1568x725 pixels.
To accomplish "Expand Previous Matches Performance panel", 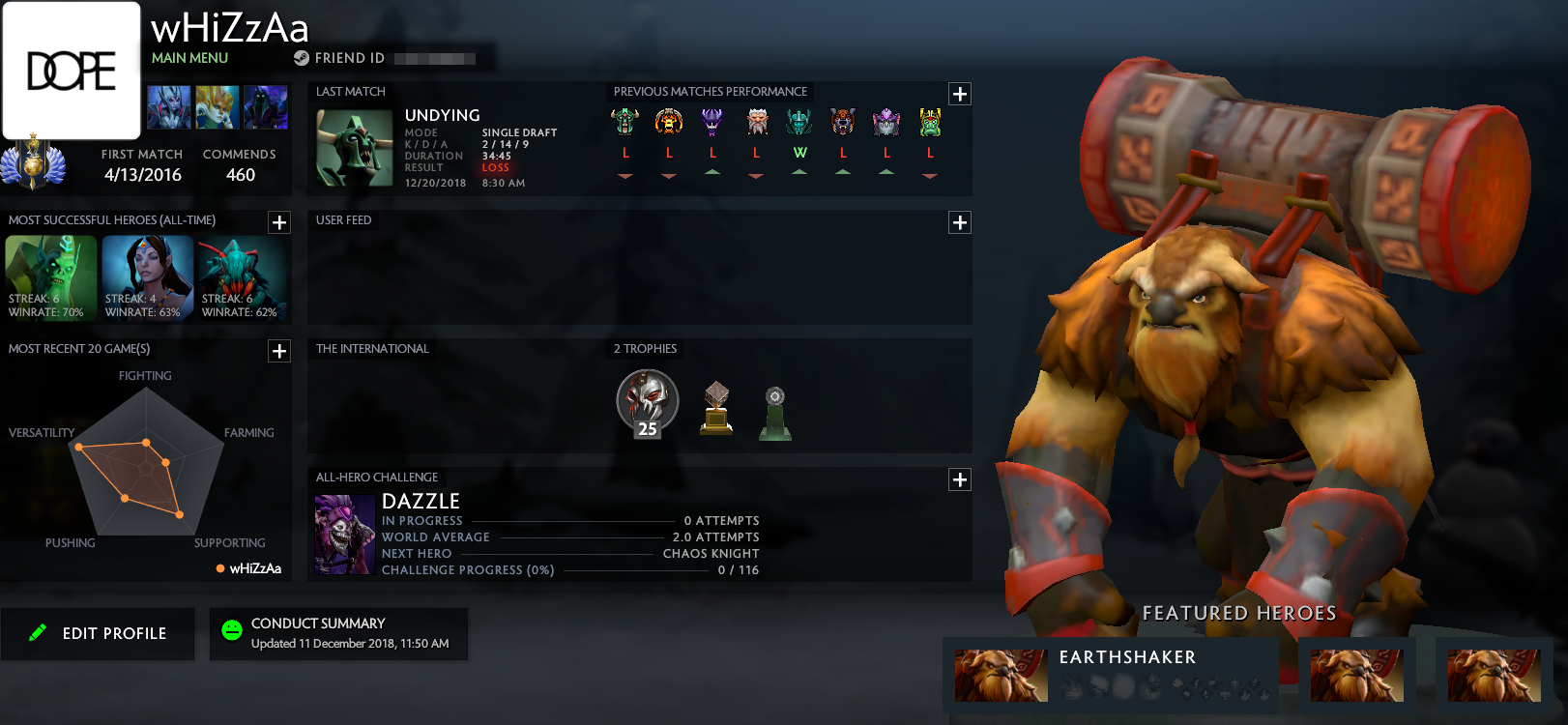I will [959, 94].
